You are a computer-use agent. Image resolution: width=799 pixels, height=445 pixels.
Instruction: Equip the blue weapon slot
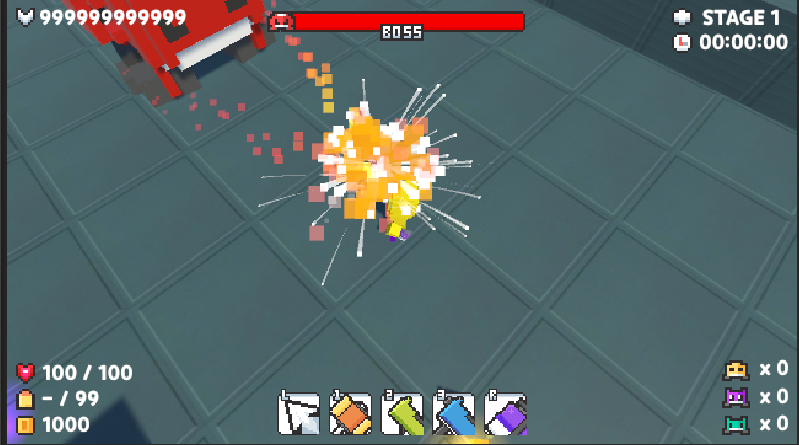coord(454,412)
